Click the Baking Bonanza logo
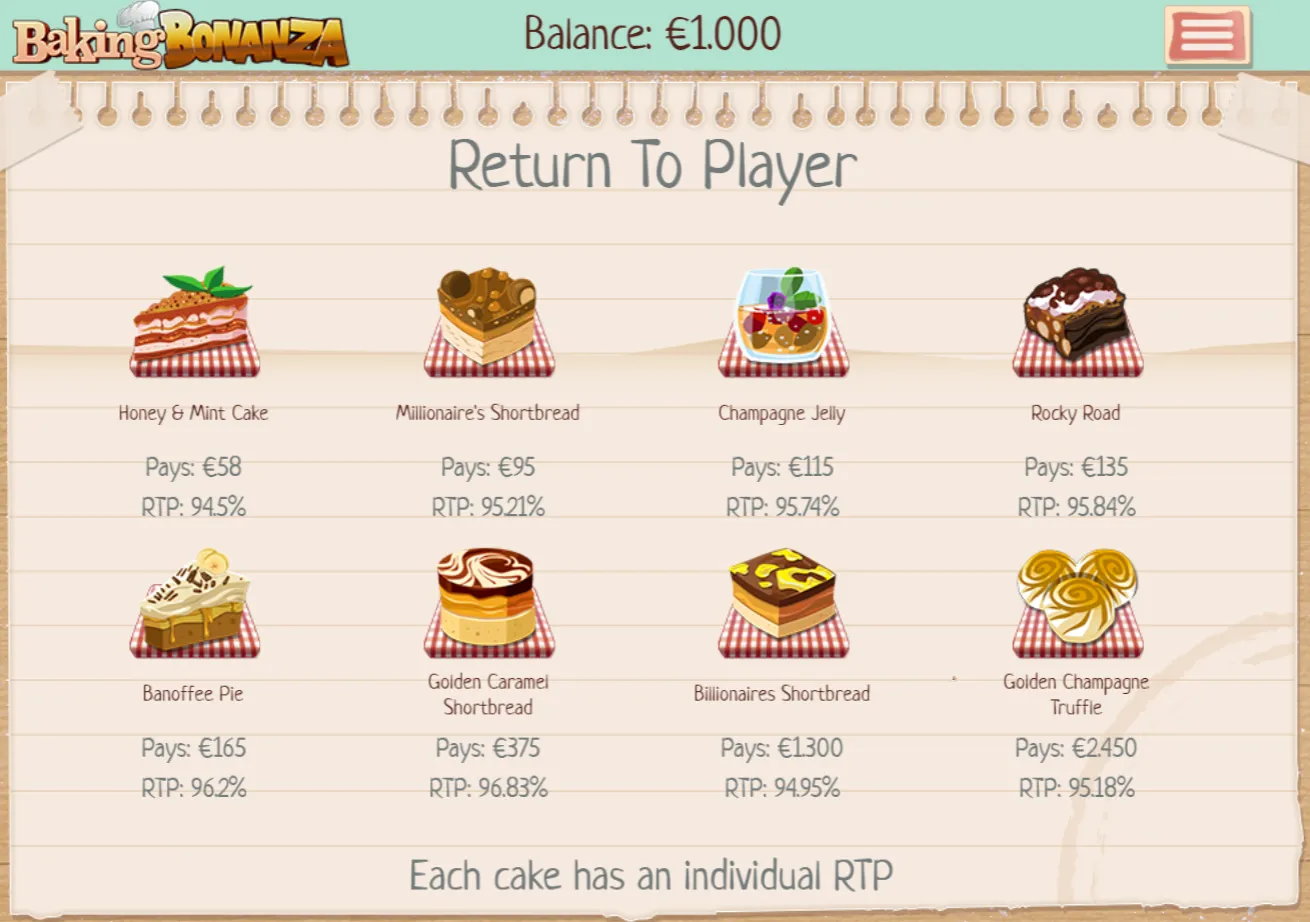Image resolution: width=1310 pixels, height=922 pixels. tap(178, 38)
